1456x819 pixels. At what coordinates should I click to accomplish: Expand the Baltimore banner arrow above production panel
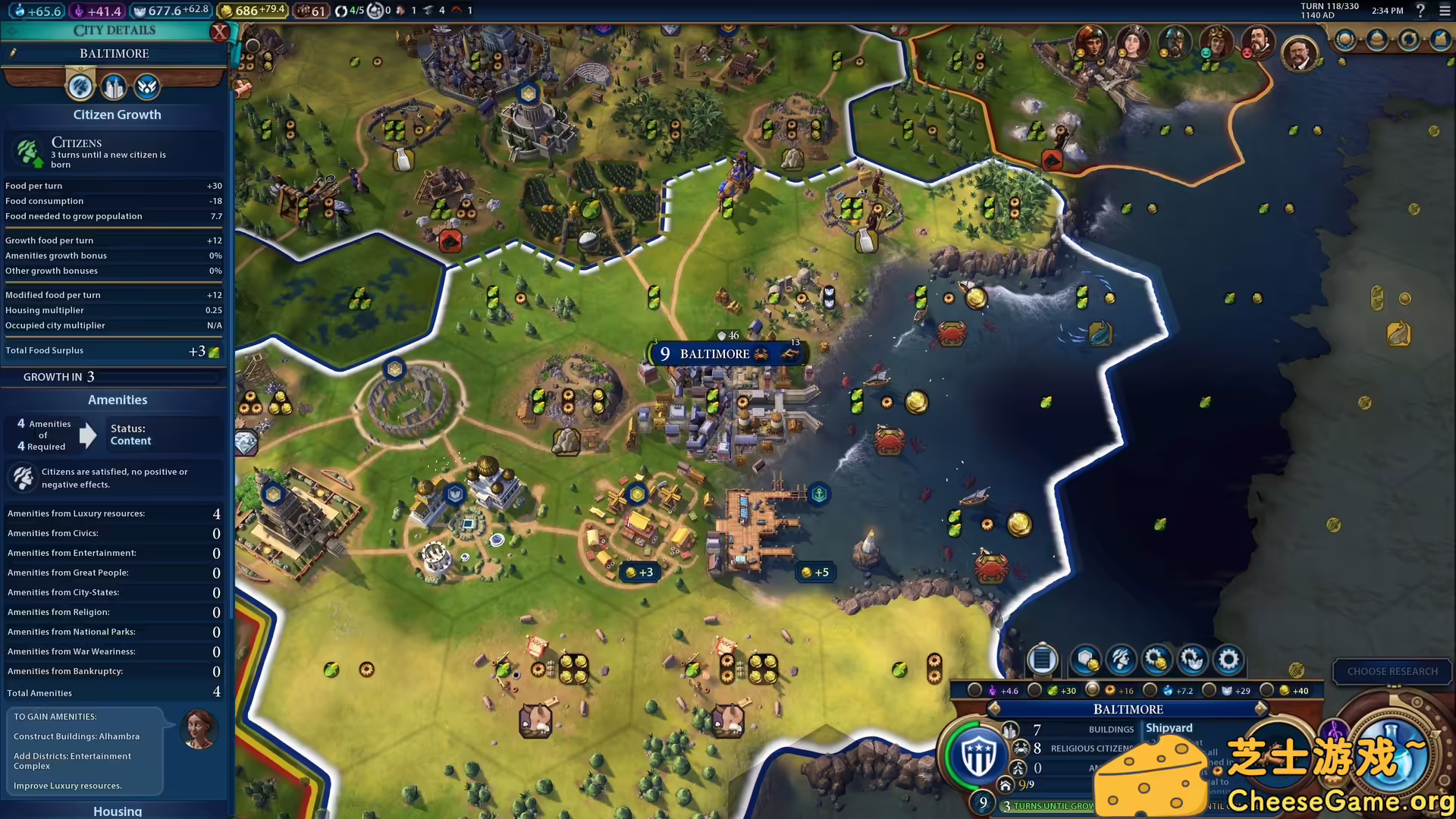pyautogui.click(x=1261, y=708)
